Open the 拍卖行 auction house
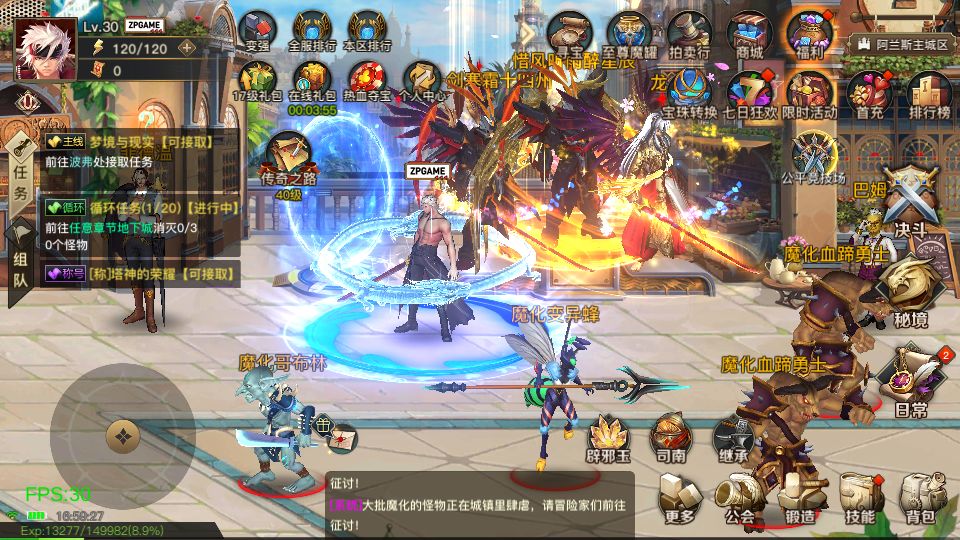Viewport: 960px width, 540px height. coord(689,33)
